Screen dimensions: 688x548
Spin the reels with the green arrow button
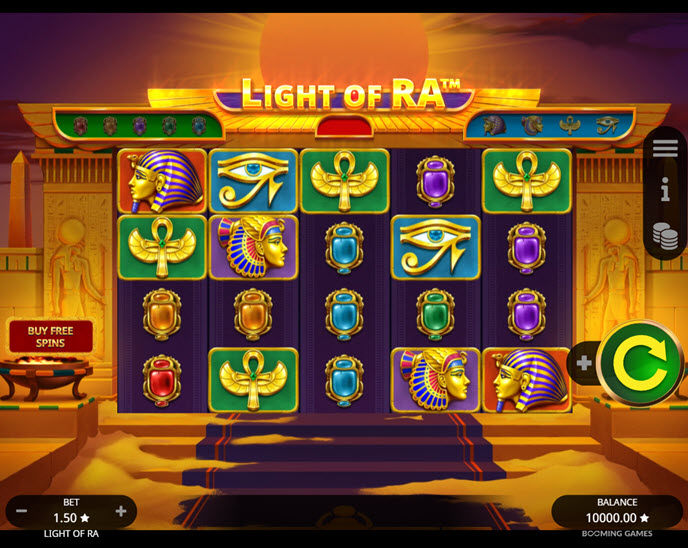click(x=640, y=363)
